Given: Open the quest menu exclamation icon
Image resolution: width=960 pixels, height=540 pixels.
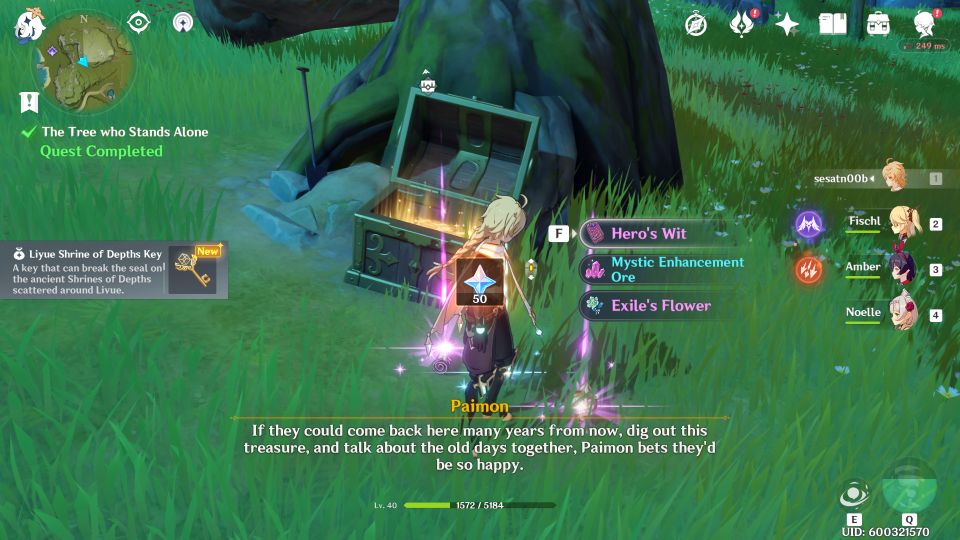Looking at the screenshot, I should [28, 101].
